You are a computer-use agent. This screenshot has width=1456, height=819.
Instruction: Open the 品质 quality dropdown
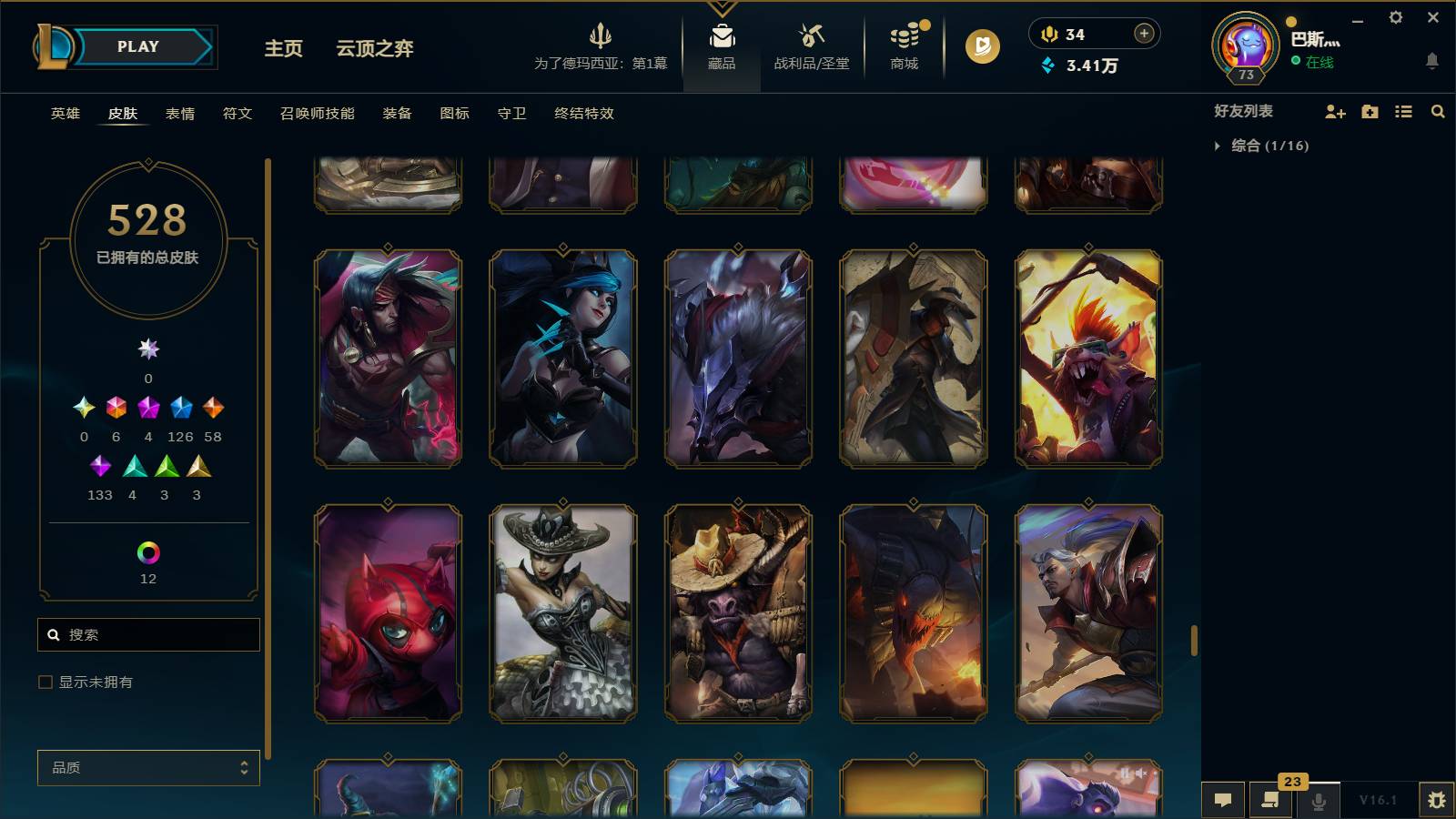[148, 768]
